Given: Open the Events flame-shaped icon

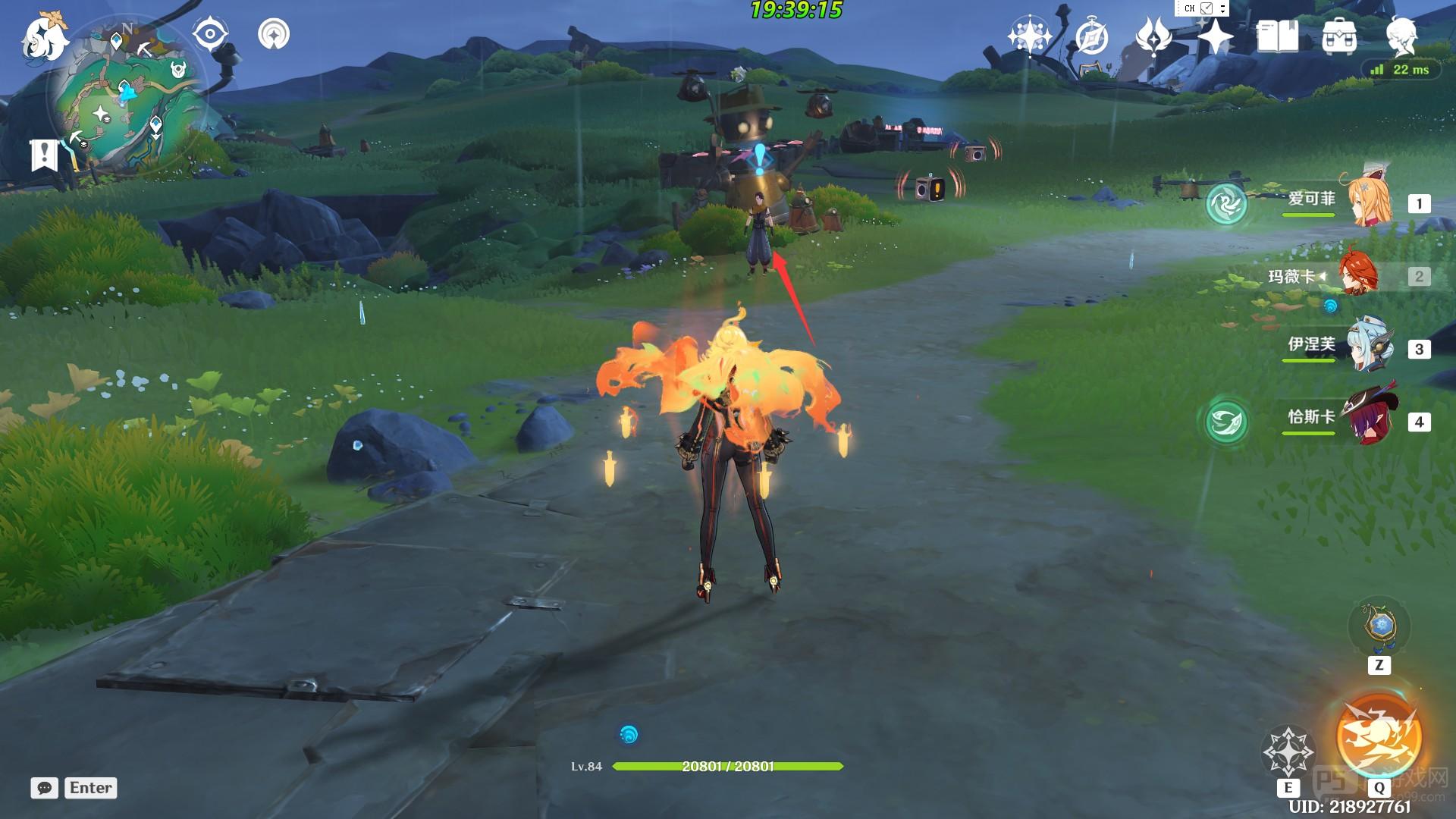Looking at the screenshot, I should (x=1153, y=36).
